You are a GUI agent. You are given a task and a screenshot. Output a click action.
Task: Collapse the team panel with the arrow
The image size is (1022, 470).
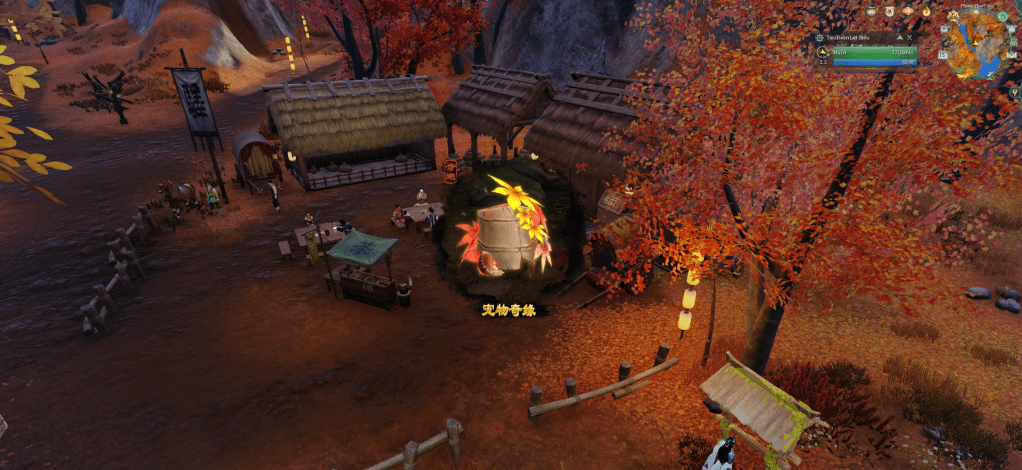[x=899, y=38]
